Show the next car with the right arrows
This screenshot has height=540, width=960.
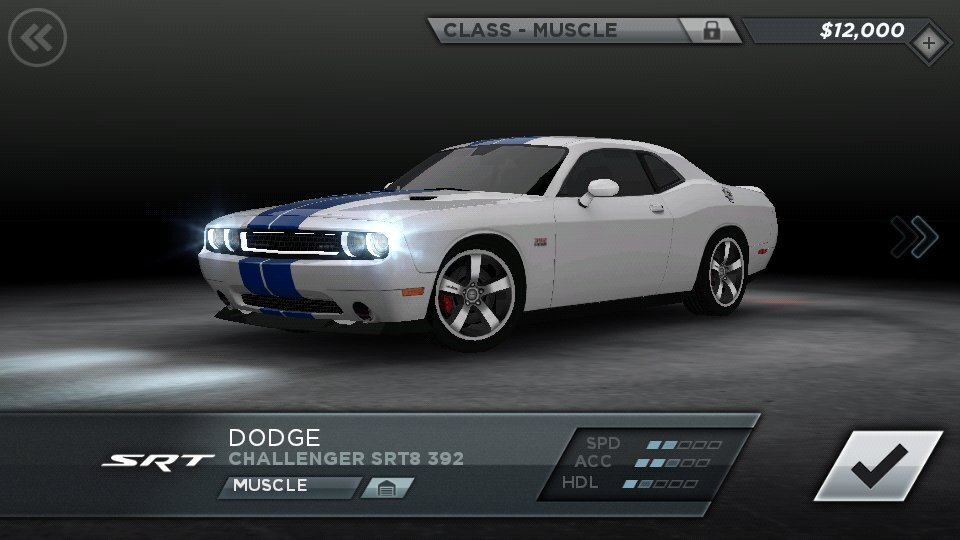(915, 237)
